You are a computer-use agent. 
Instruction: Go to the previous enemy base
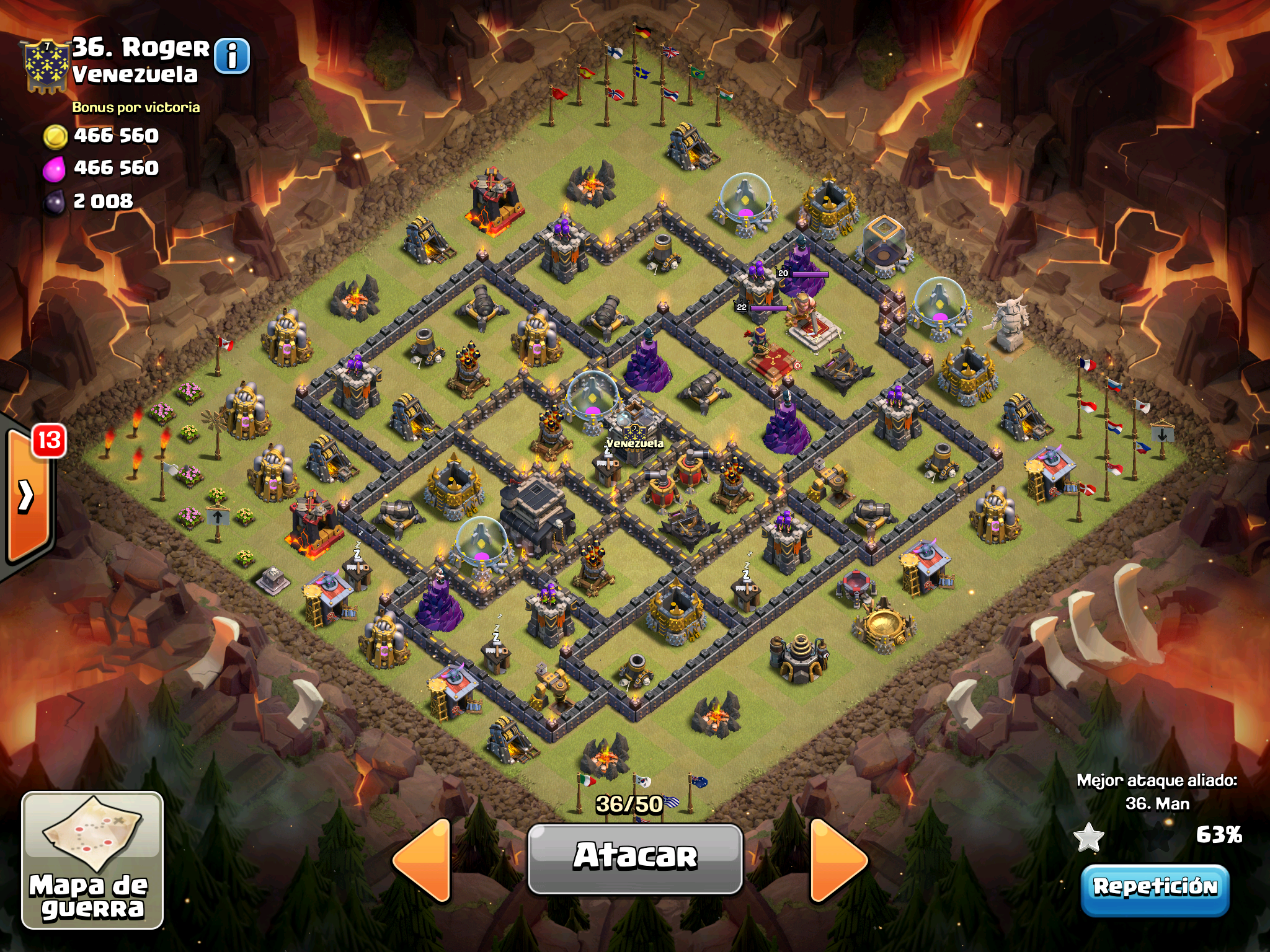[423, 859]
